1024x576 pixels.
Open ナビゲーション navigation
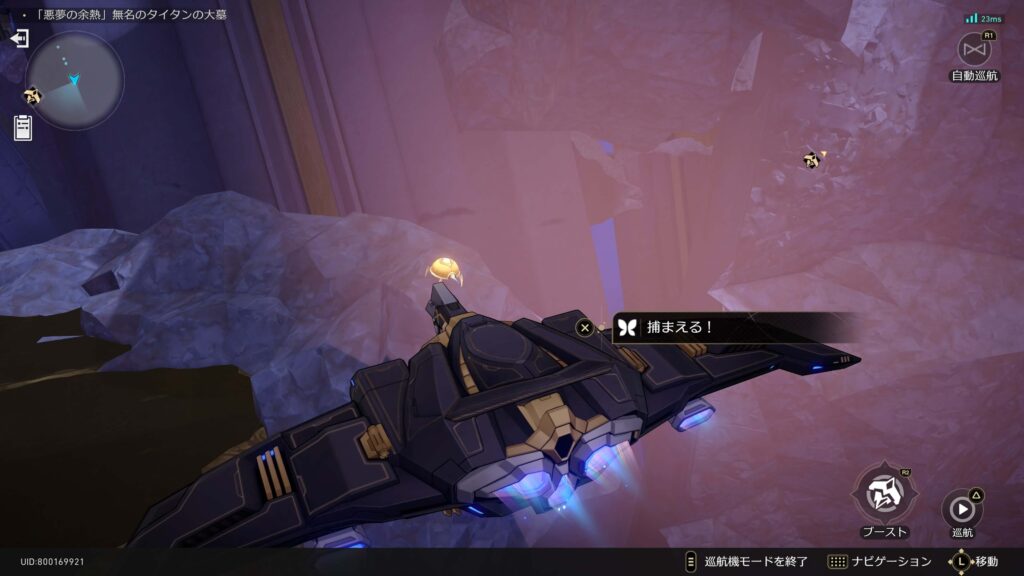click(x=879, y=562)
